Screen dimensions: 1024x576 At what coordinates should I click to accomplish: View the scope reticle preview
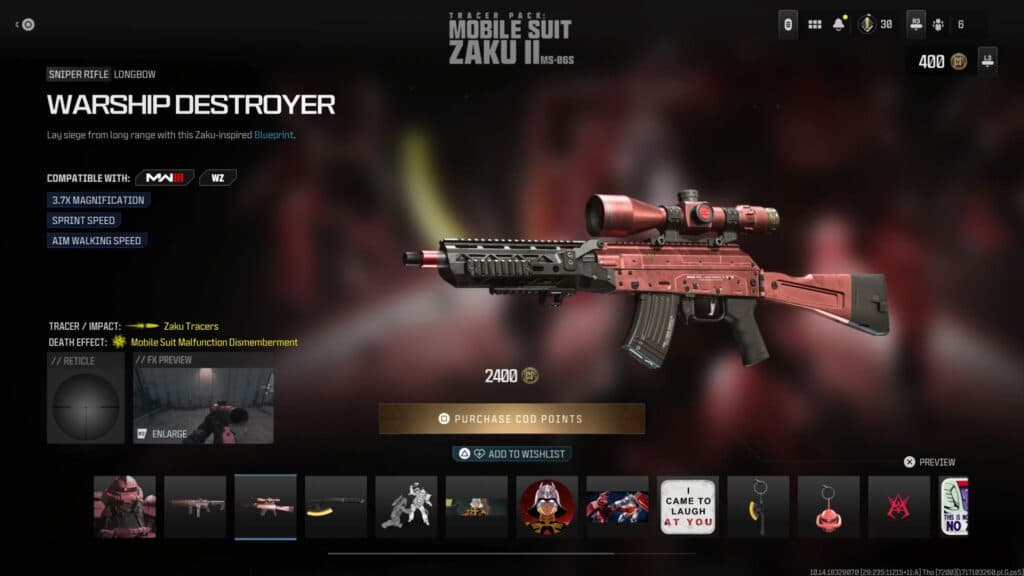coord(85,397)
